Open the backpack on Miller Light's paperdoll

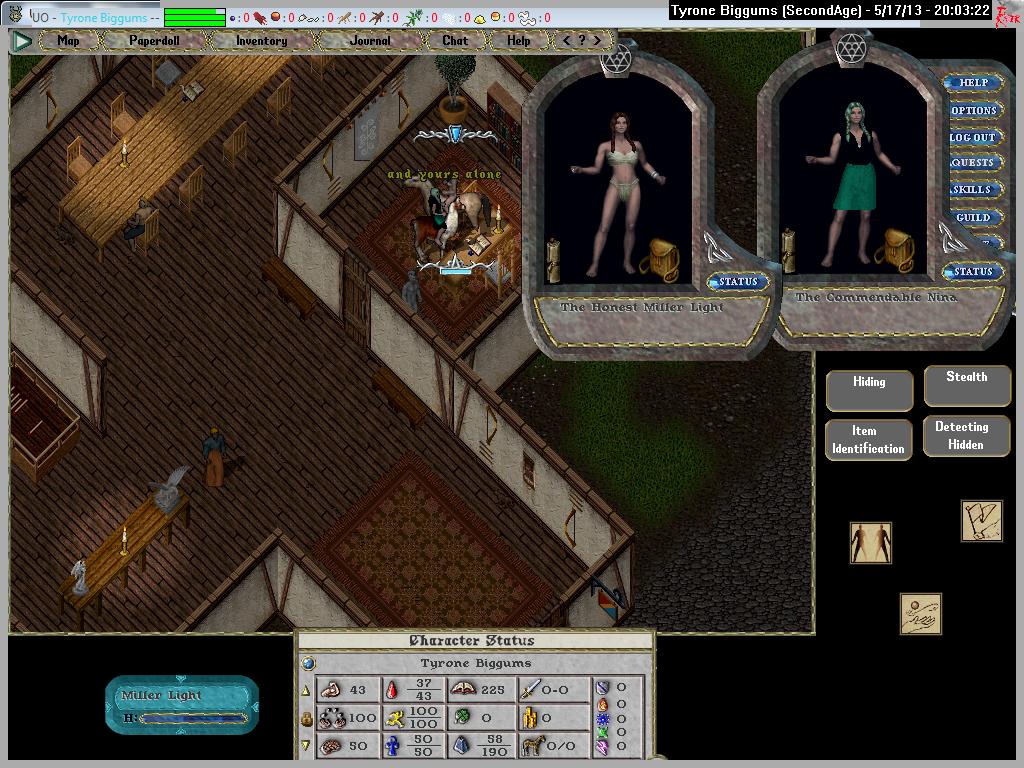(660, 259)
